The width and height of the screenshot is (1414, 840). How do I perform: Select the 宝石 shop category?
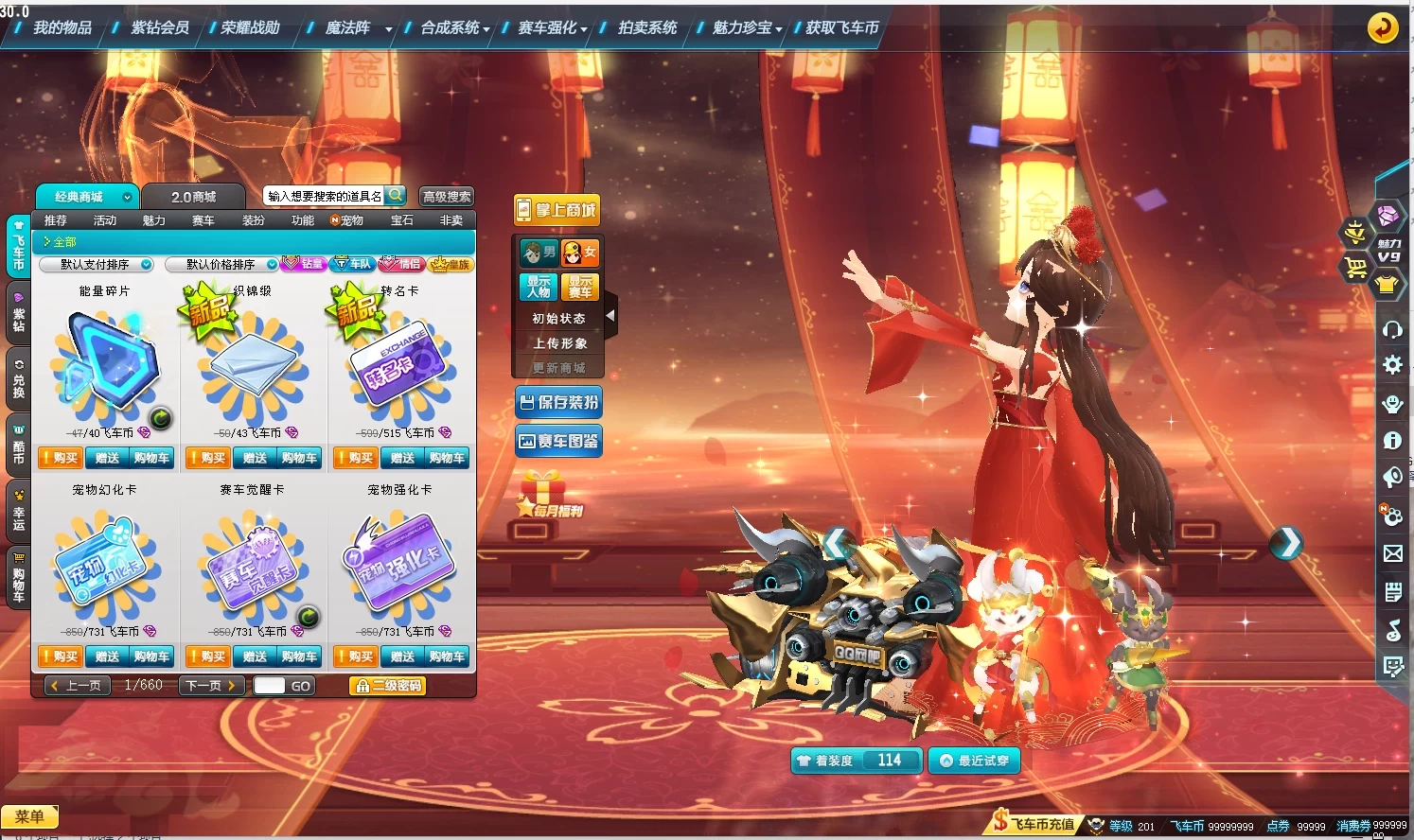pos(402,220)
